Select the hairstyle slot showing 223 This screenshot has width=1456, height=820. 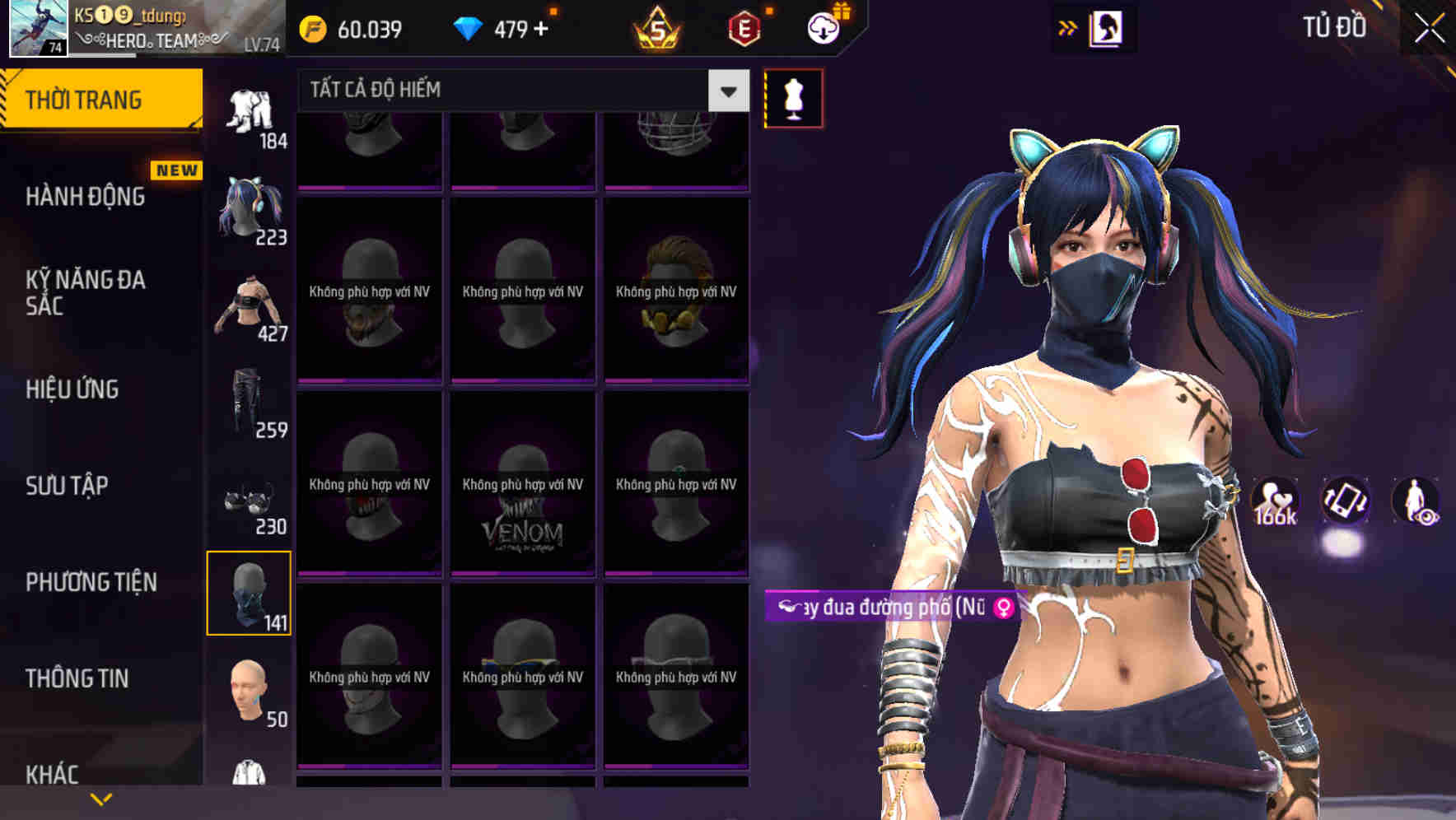[x=250, y=208]
